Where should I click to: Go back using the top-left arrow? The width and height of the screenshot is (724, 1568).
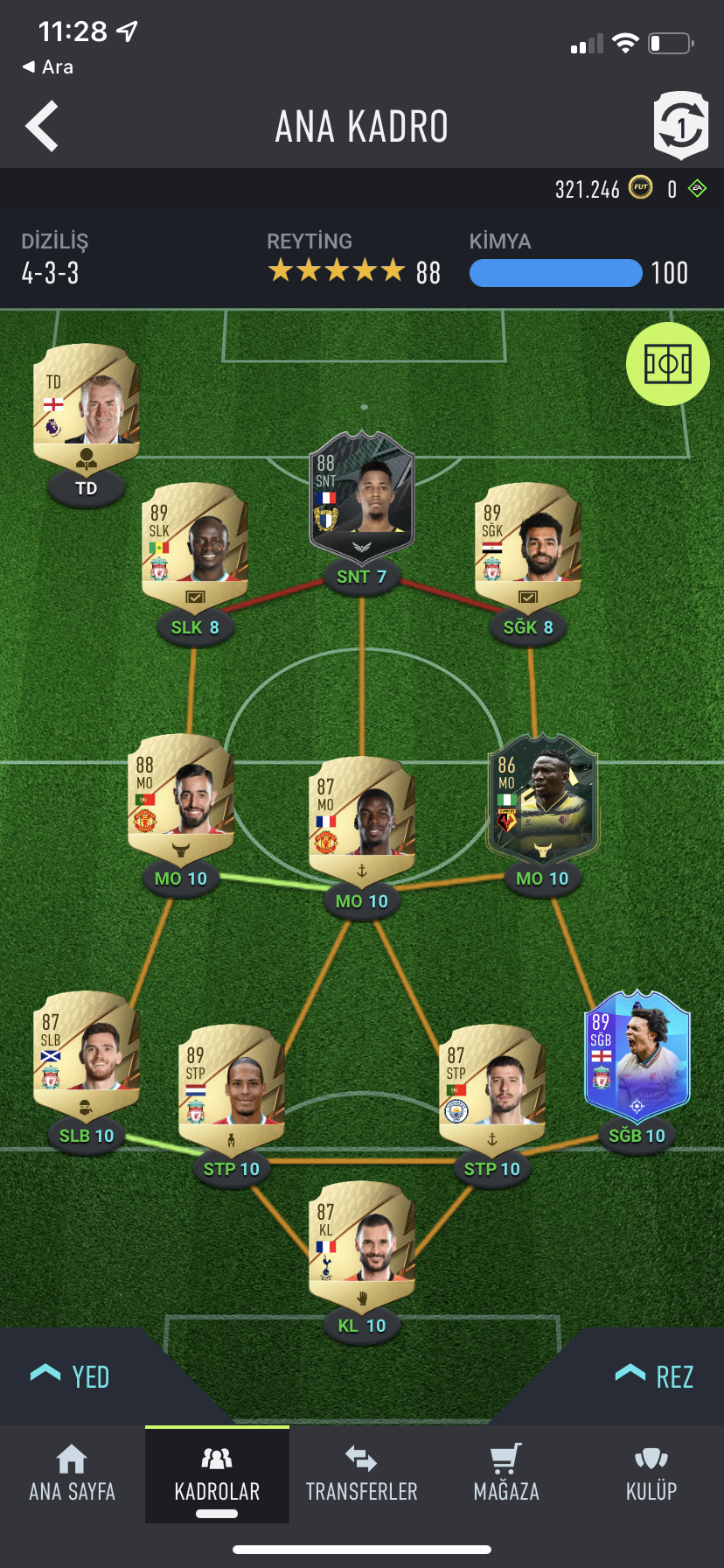[x=42, y=126]
